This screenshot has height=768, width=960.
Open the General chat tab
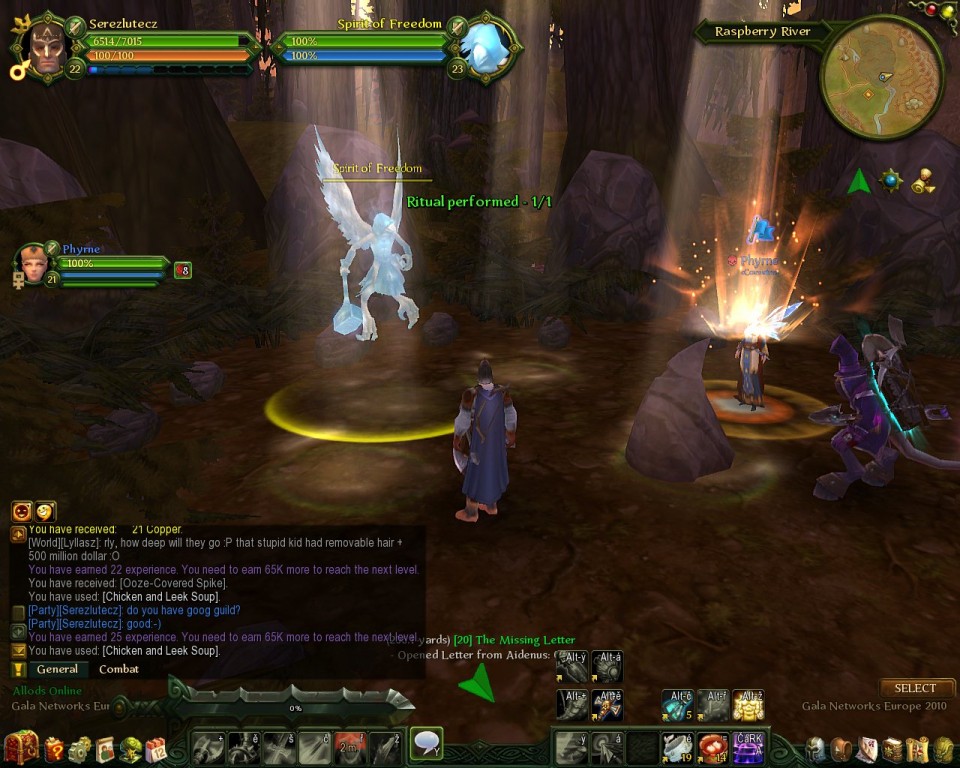[57, 669]
